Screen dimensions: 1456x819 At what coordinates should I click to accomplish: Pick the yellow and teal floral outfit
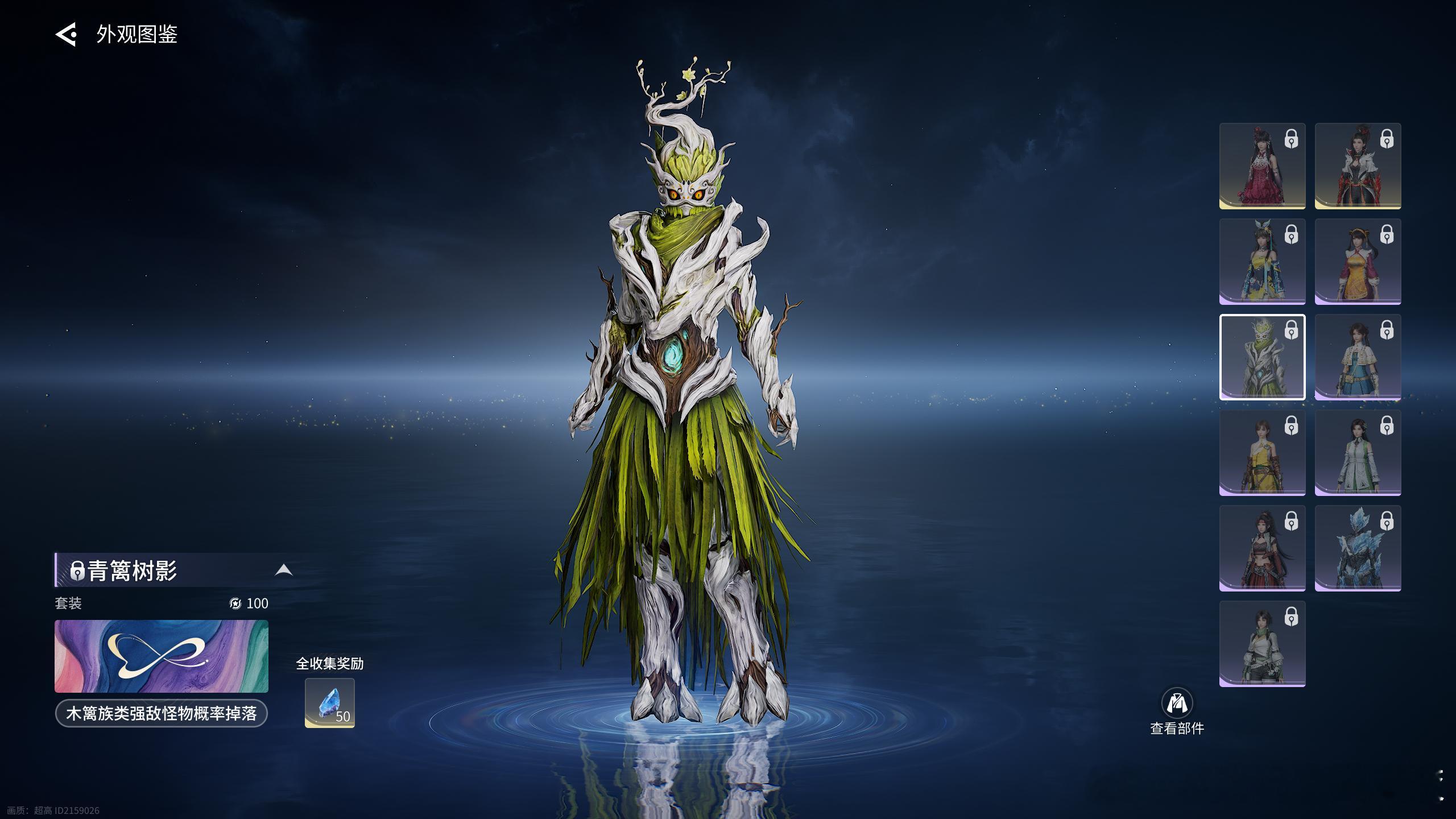pyautogui.click(x=1262, y=262)
